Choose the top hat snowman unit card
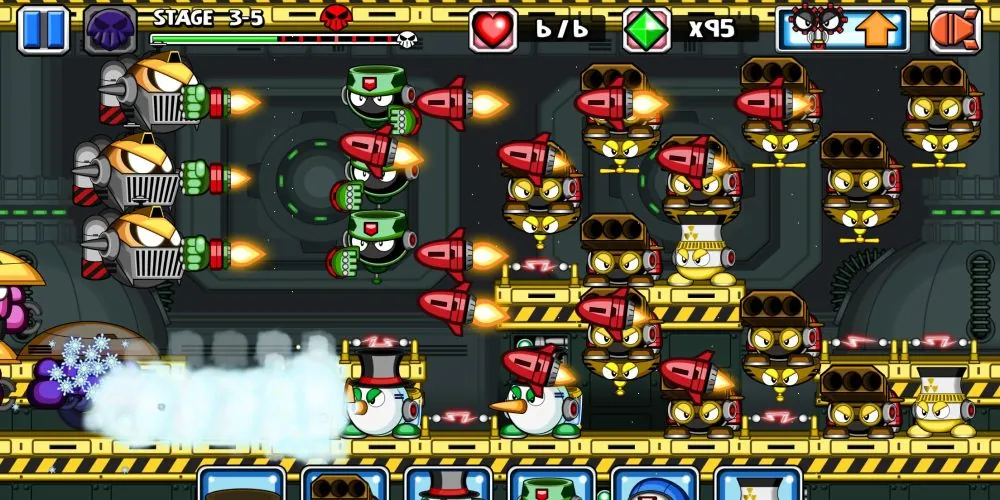 [x=448, y=486]
